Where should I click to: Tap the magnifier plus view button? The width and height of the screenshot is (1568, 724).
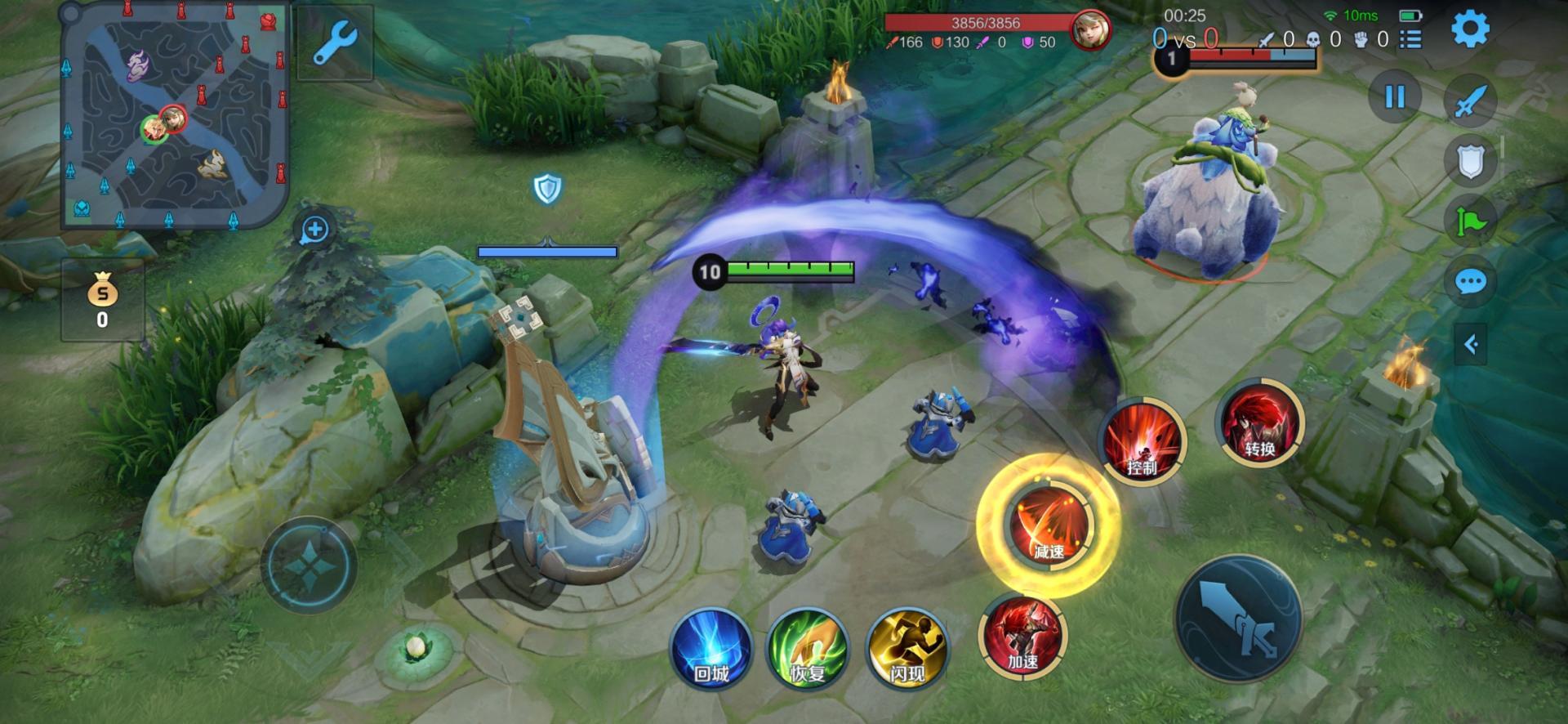(314, 230)
